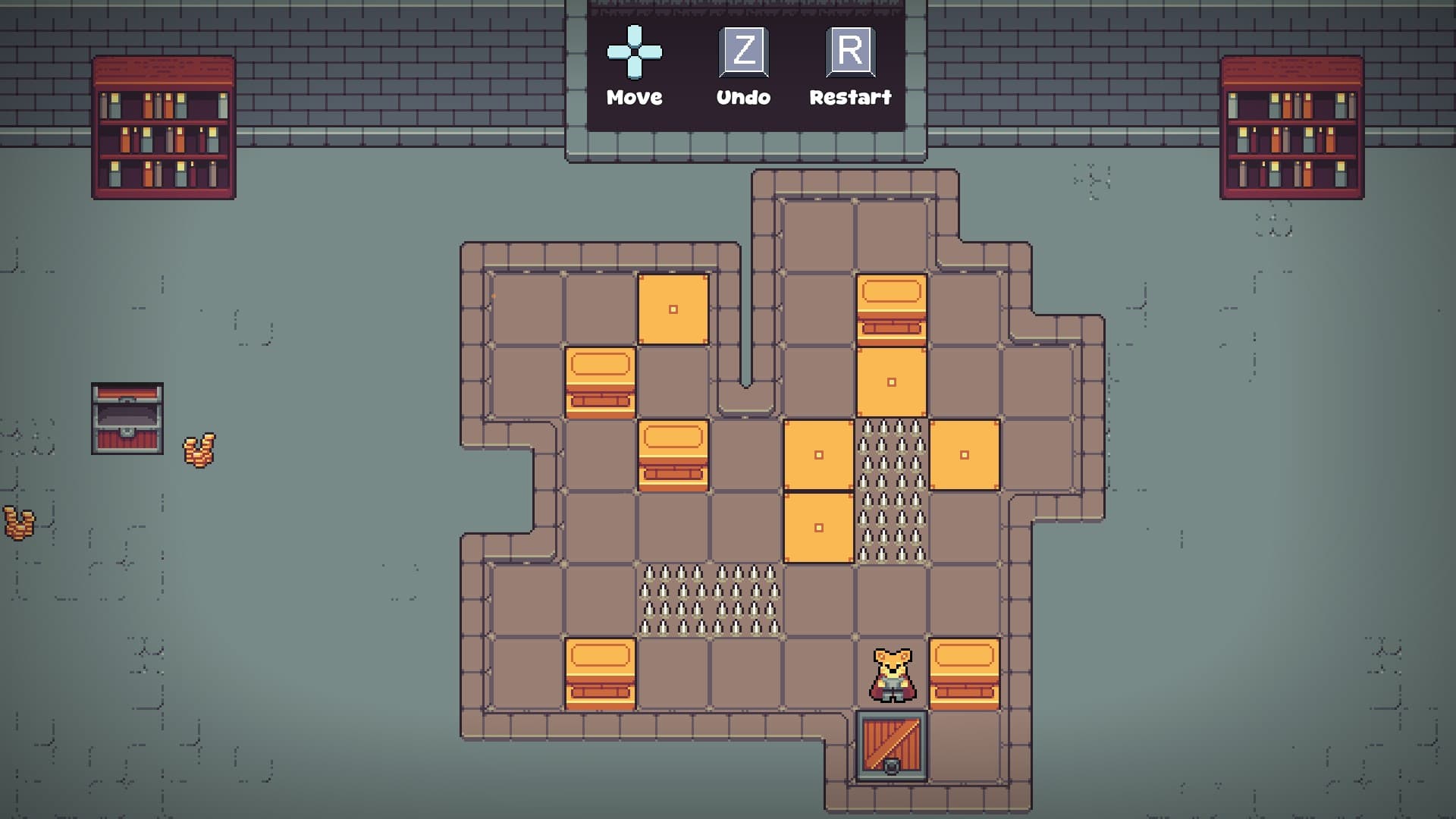Click the R Restart key icon
Image resolution: width=1456 pixels, height=819 pixels.
point(852,53)
